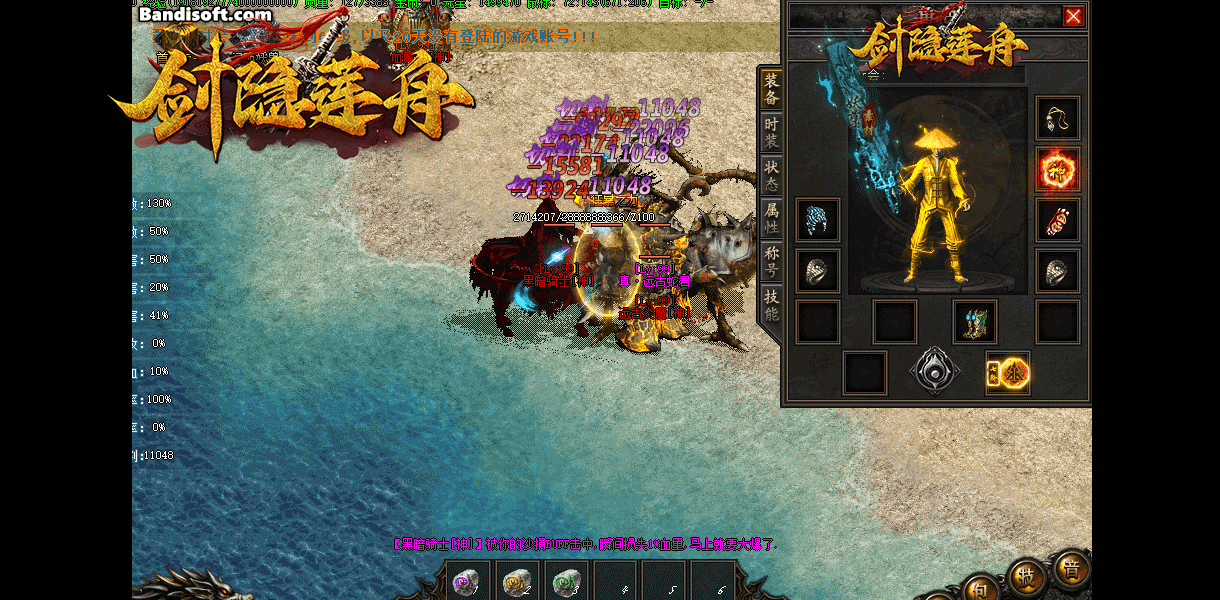Switch to the 装备 equipment tab
The width and height of the screenshot is (1220, 600).
point(771,88)
